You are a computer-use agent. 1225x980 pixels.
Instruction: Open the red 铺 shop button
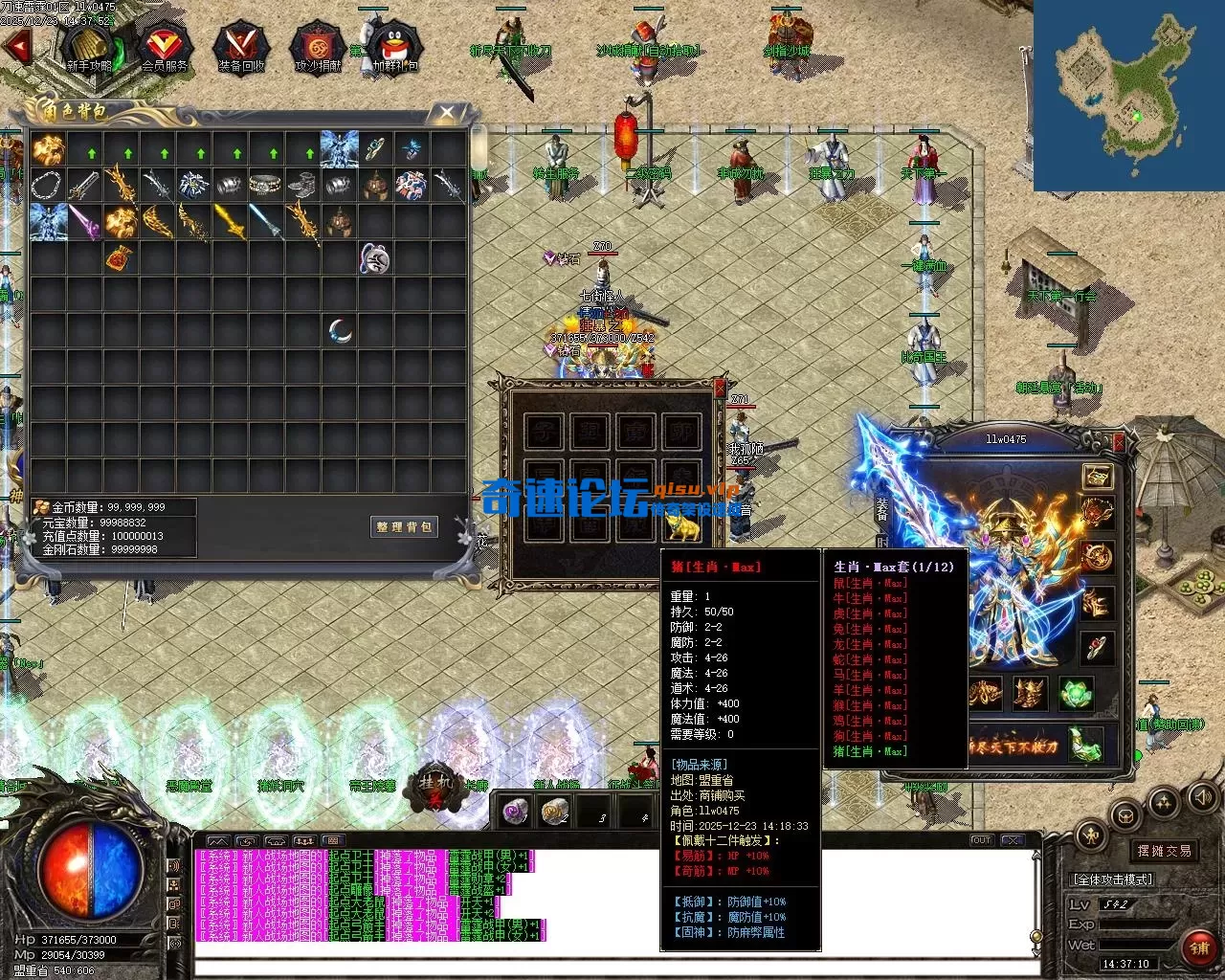(x=1198, y=947)
